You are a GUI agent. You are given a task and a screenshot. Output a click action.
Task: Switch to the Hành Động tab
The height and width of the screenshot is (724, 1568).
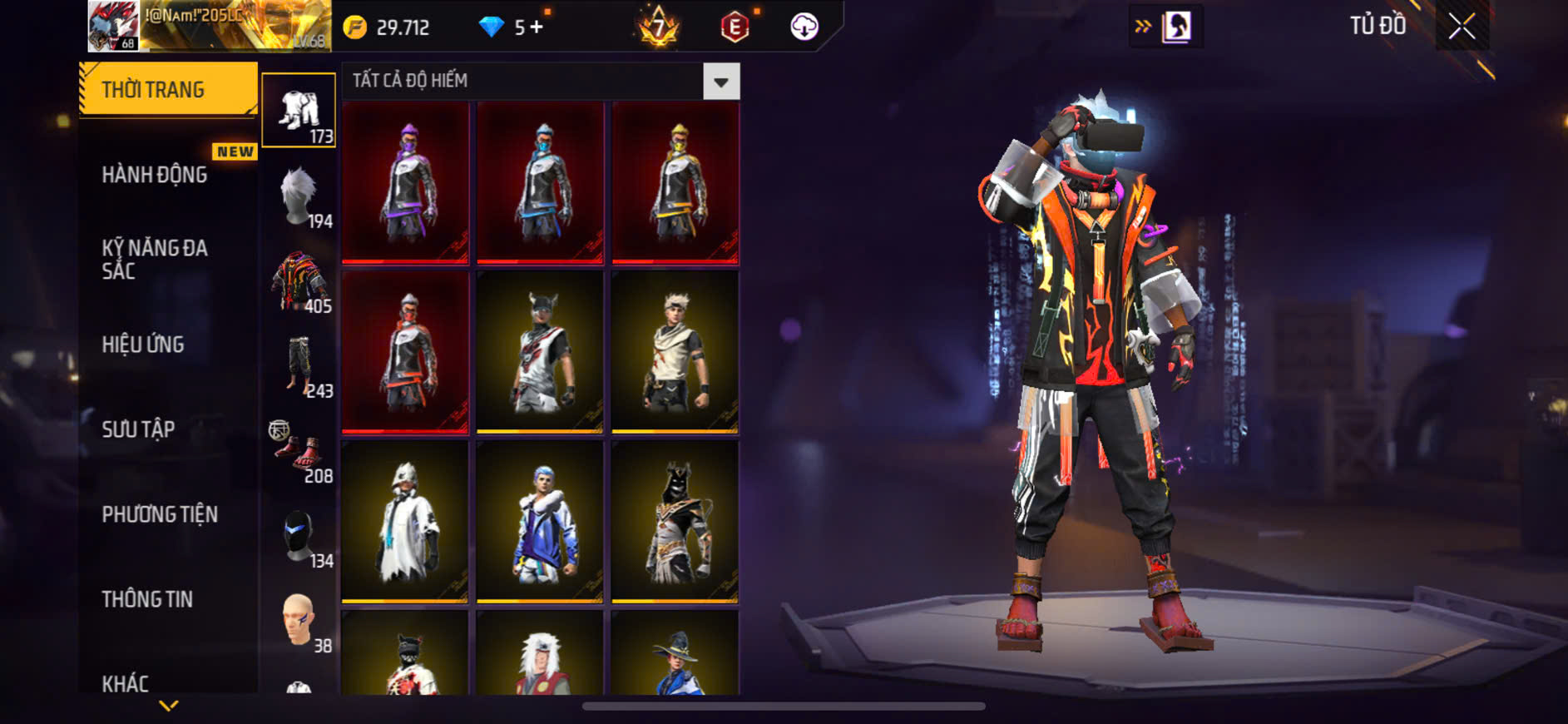[155, 175]
